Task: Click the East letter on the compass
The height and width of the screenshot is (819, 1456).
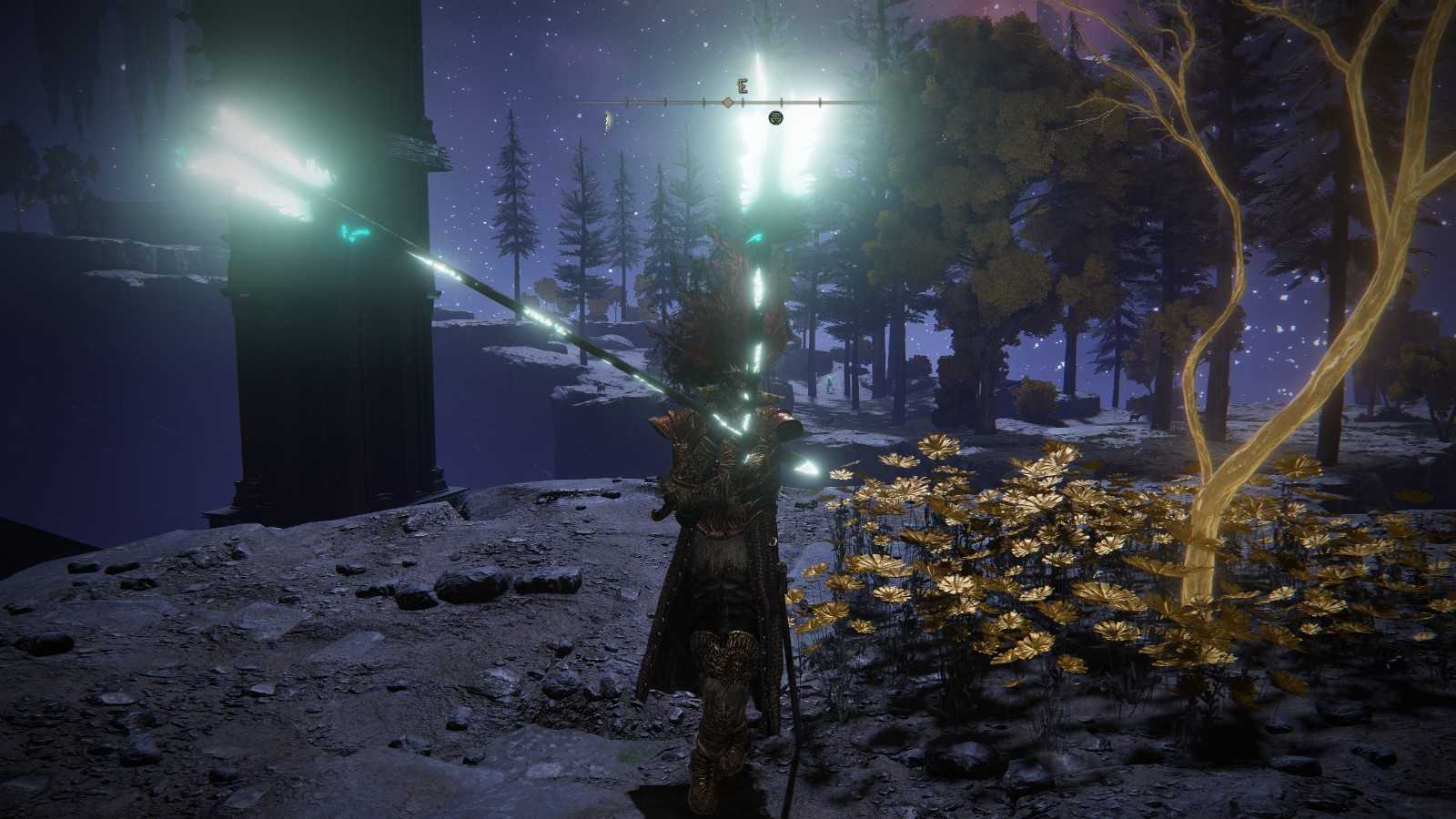Action: 743,87
